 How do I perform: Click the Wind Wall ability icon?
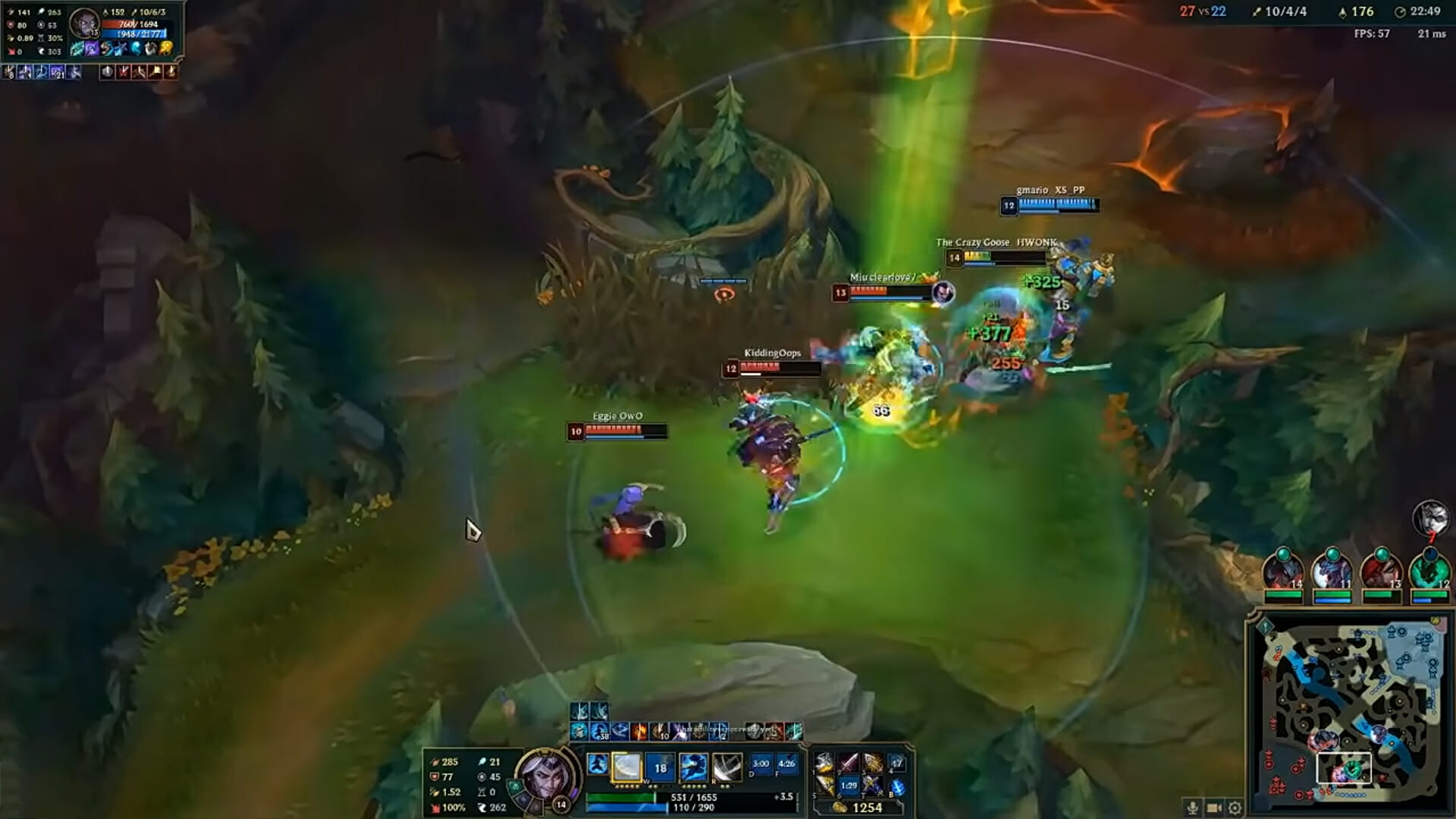659,766
